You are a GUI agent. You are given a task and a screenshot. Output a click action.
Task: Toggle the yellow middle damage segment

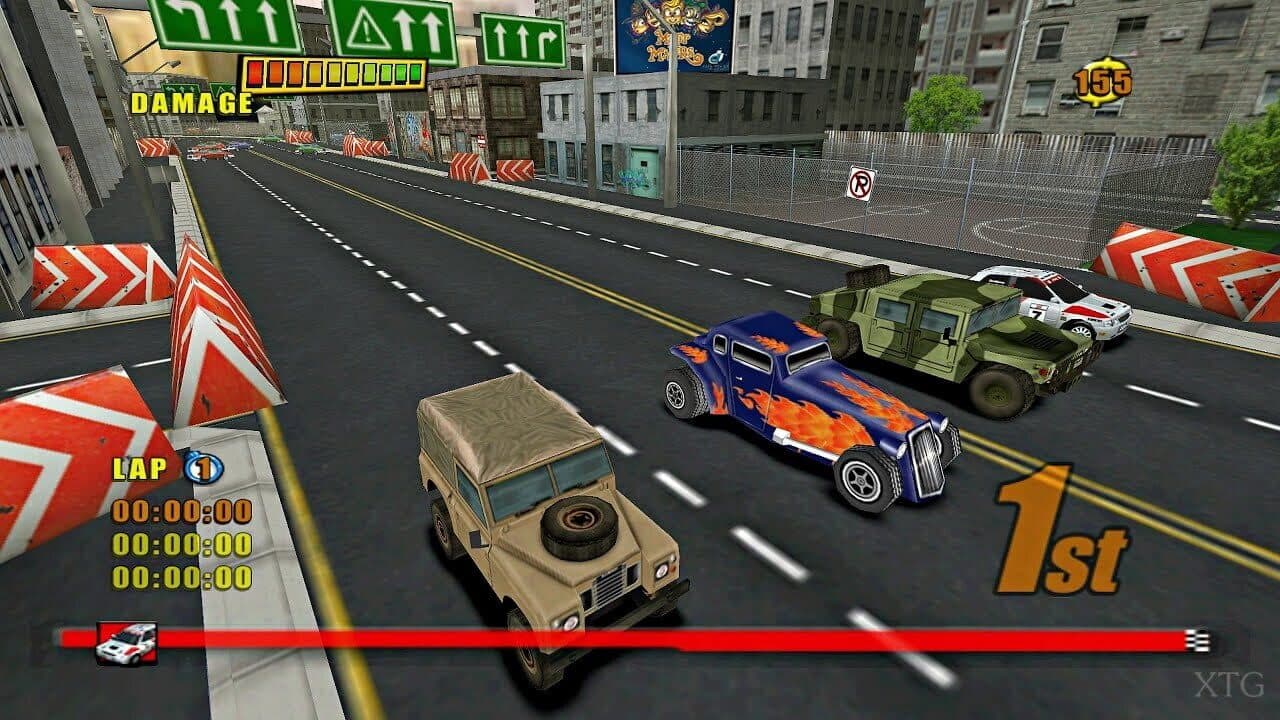click(335, 71)
